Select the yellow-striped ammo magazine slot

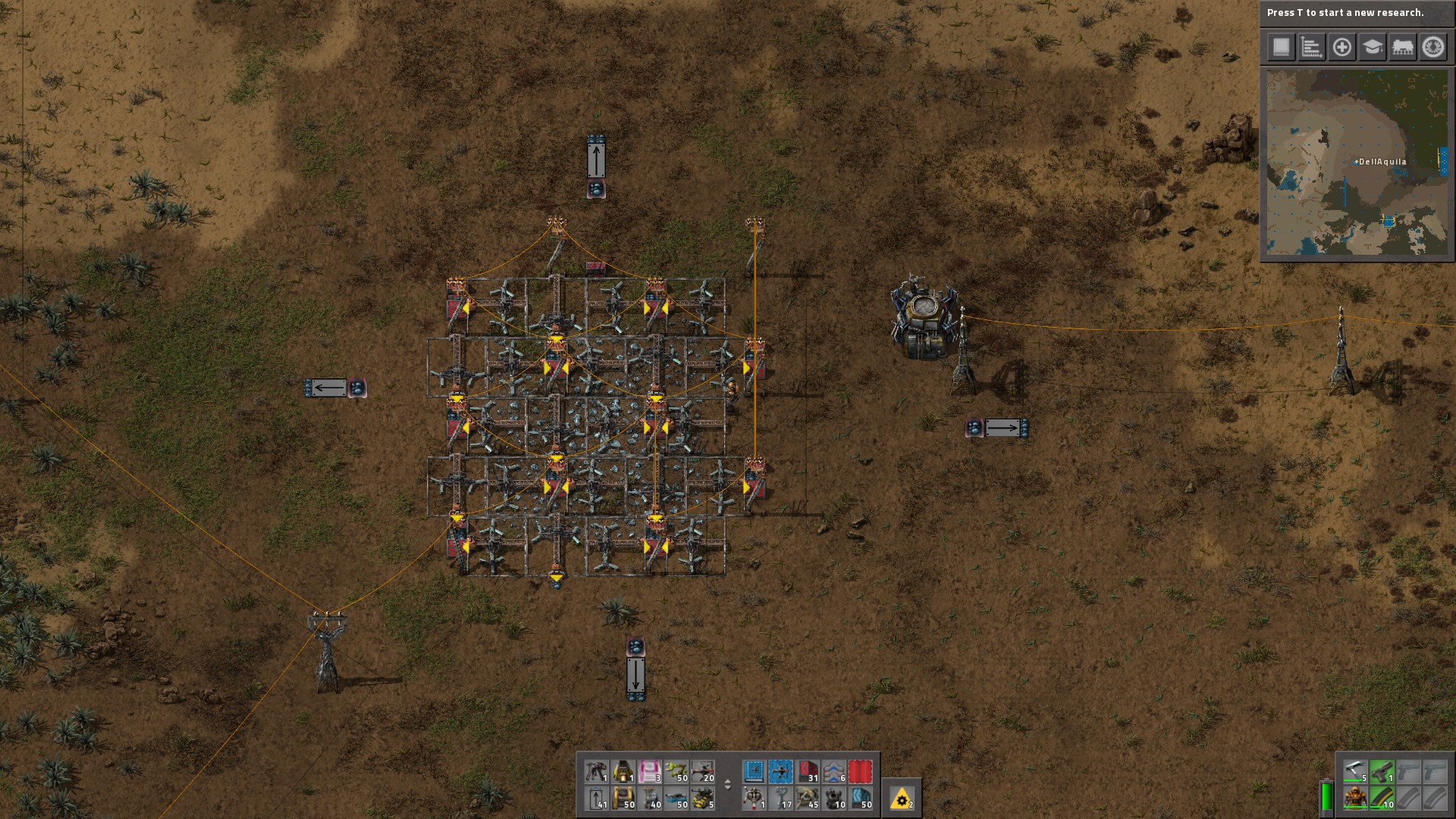[1382, 798]
